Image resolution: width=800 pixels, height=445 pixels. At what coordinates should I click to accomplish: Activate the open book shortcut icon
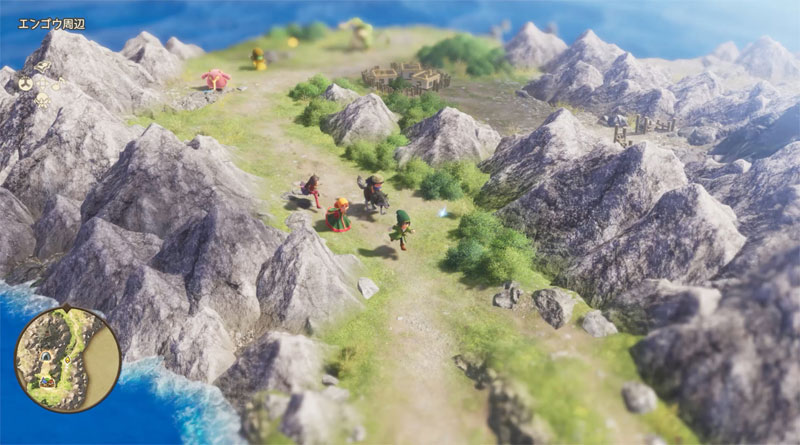point(43,66)
